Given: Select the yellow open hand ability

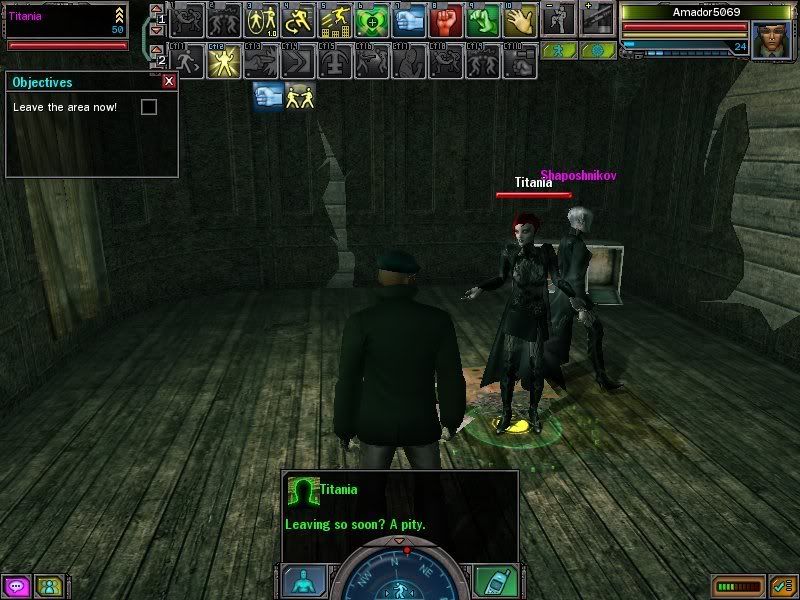Looking at the screenshot, I should pyautogui.click(x=520, y=19).
